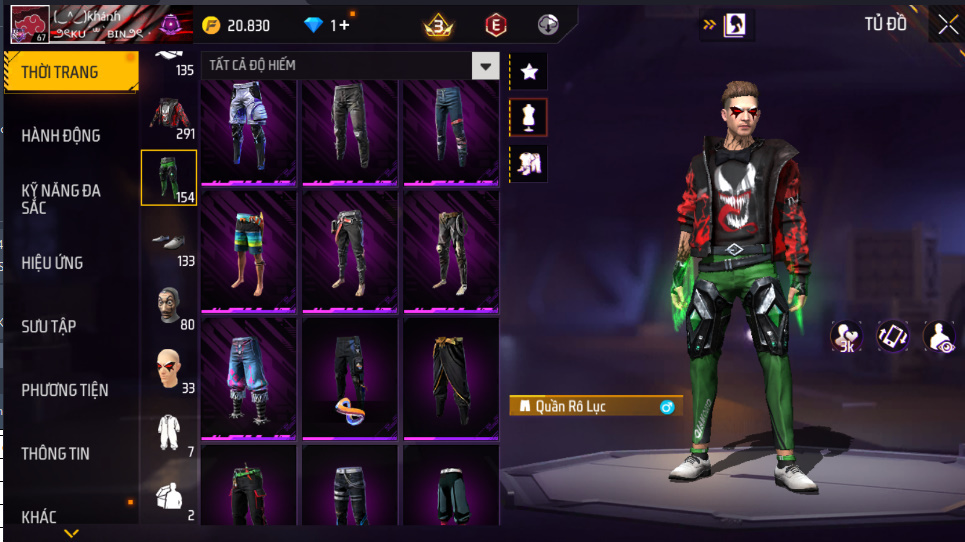Open the face category with 33 items
Screen dimensions: 965x542
point(169,370)
